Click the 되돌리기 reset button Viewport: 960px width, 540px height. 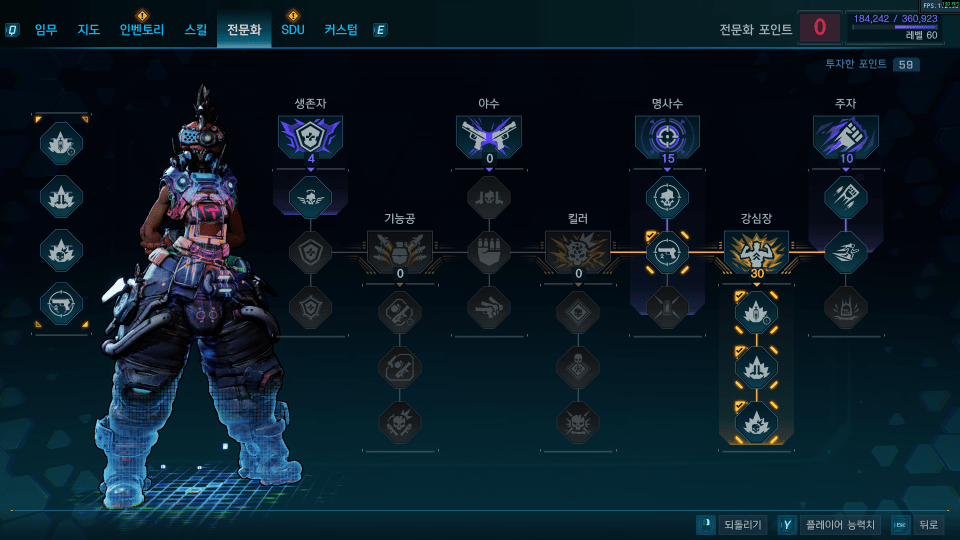tap(732, 525)
